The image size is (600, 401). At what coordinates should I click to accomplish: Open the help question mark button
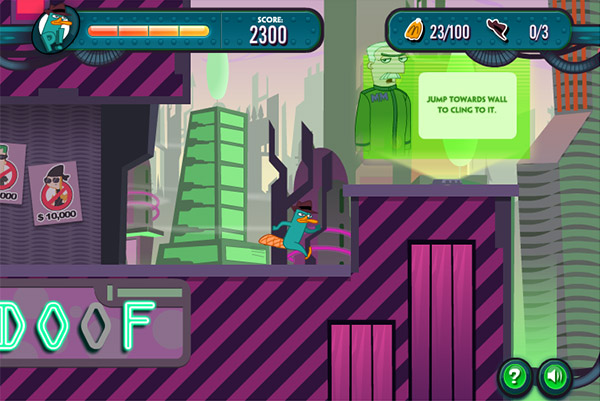[515, 376]
